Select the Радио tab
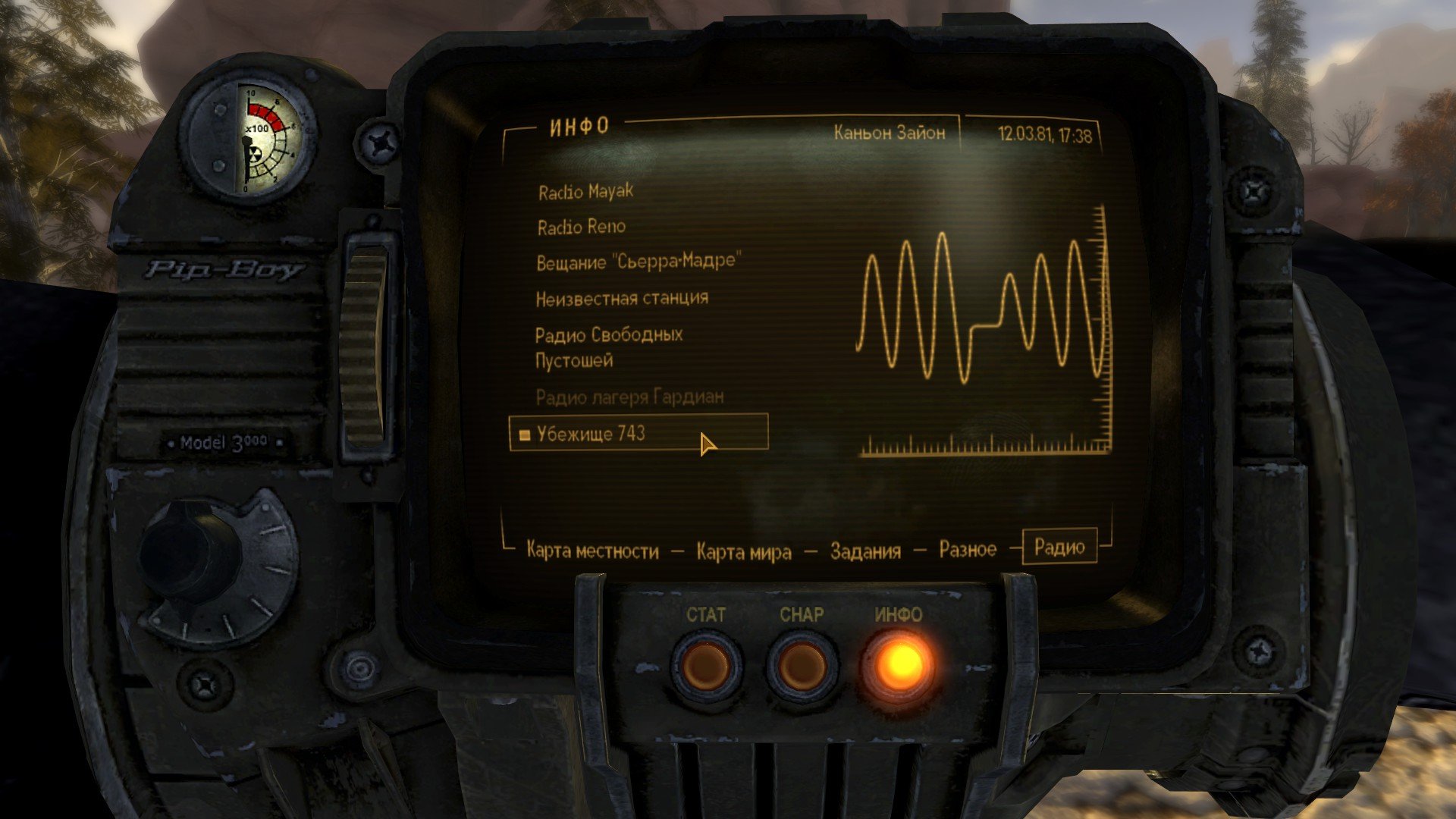 (x=1059, y=547)
